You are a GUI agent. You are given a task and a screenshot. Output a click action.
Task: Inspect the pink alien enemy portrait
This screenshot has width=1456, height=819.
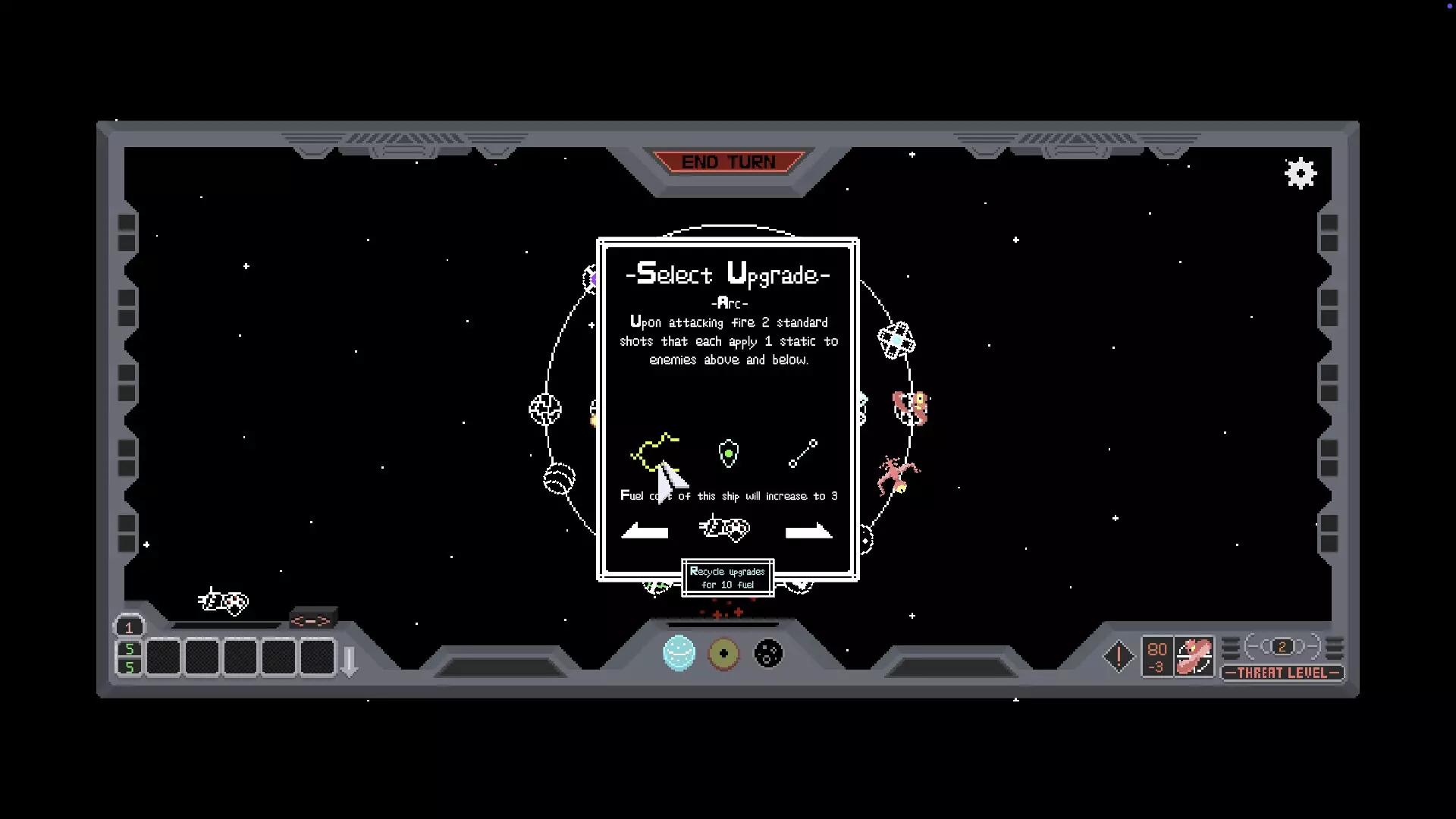tap(1194, 657)
